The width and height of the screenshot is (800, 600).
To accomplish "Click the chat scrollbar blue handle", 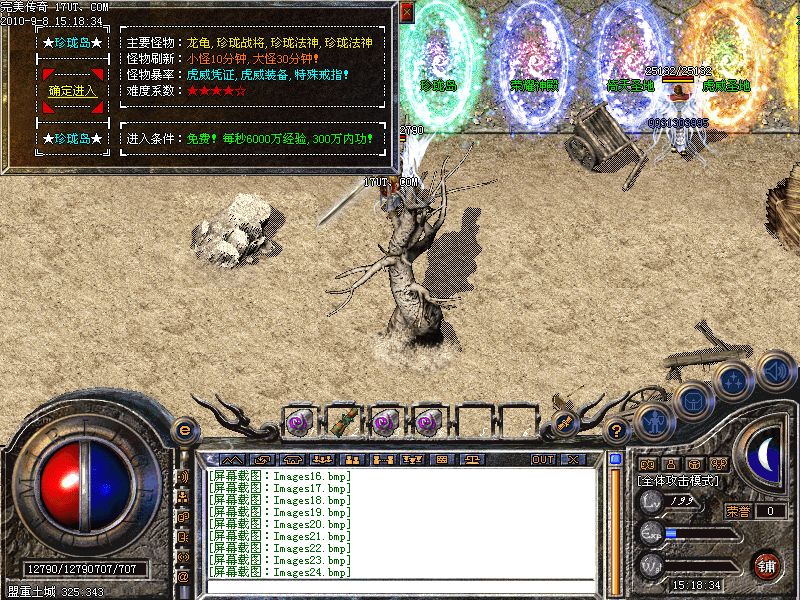I will pyautogui.click(x=616, y=460).
